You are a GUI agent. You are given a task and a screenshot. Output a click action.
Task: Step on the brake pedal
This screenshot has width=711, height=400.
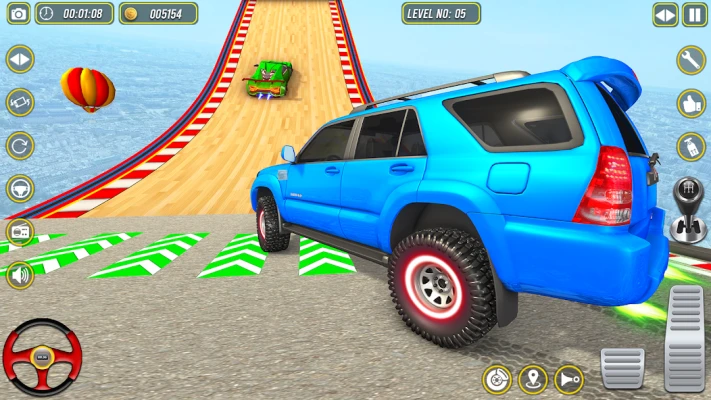click(x=621, y=368)
